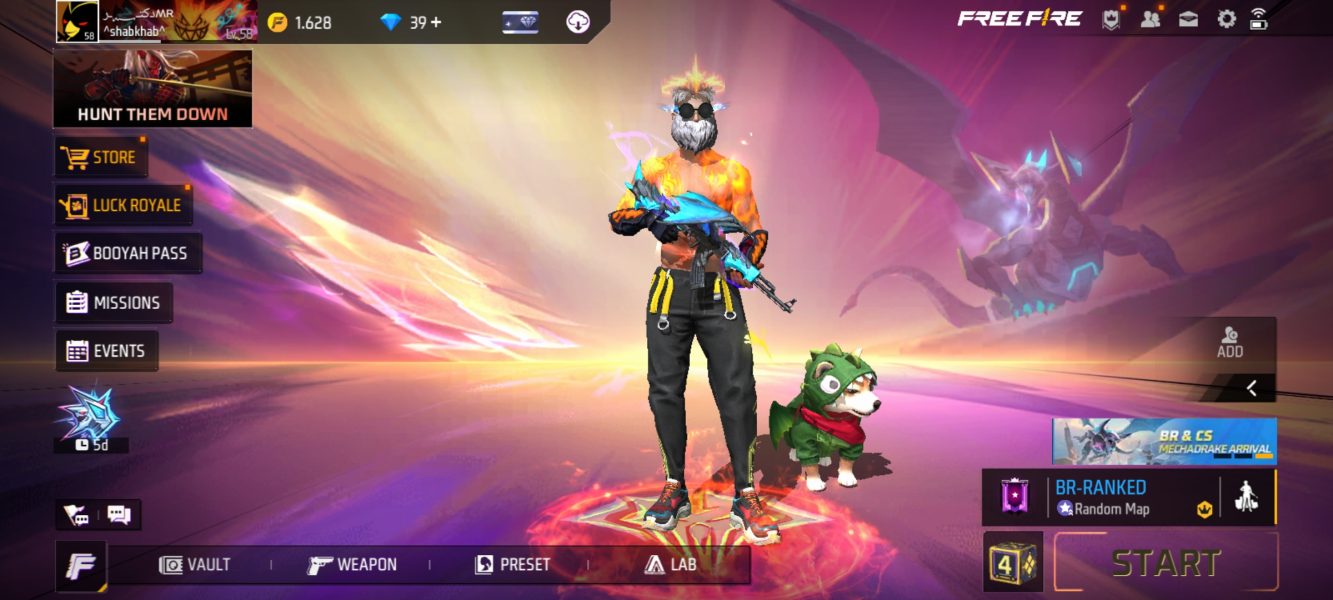Add a teammate with the ADD button
The width and height of the screenshot is (1333, 600).
[1230, 343]
